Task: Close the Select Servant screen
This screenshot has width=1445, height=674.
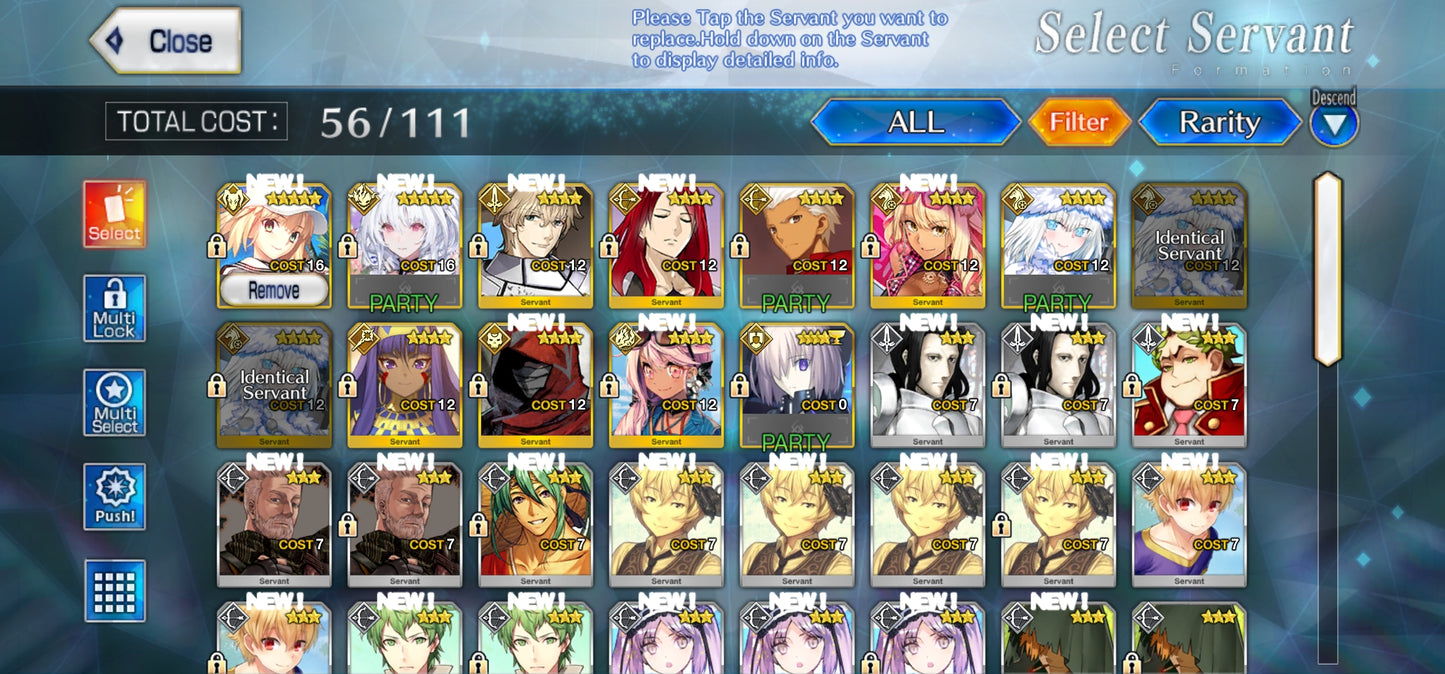Action: [x=166, y=42]
